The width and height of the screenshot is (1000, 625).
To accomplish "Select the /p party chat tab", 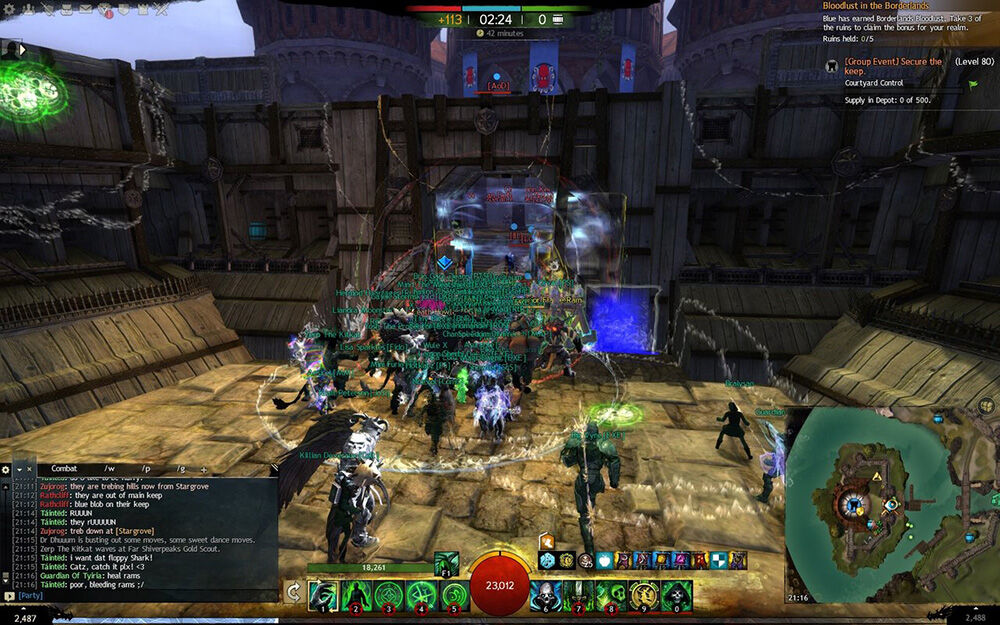I will (x=146, y=468).
